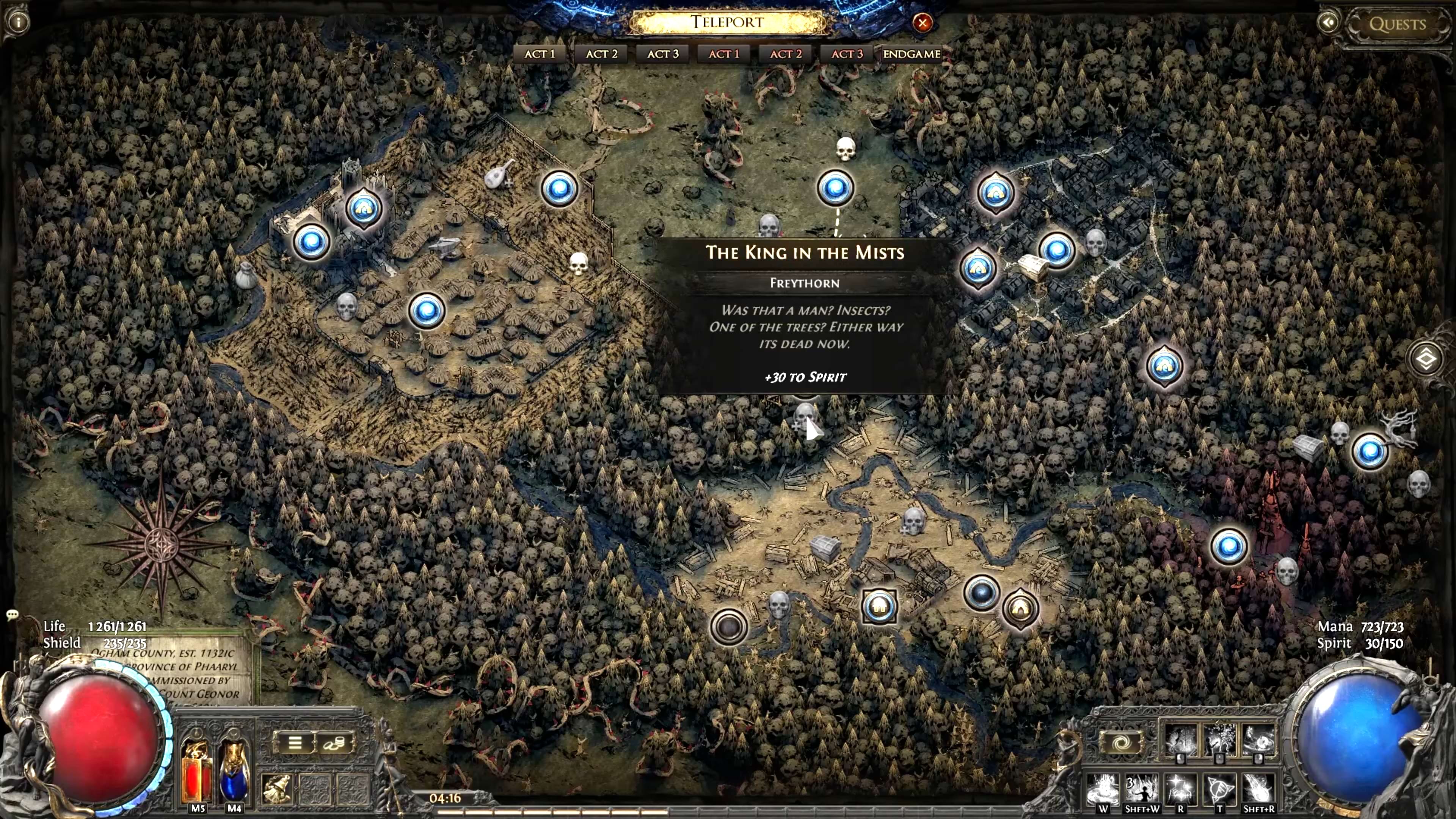Screen dimensions: 1456x819
Task: Use the blue mana flask
Action: 234,772
